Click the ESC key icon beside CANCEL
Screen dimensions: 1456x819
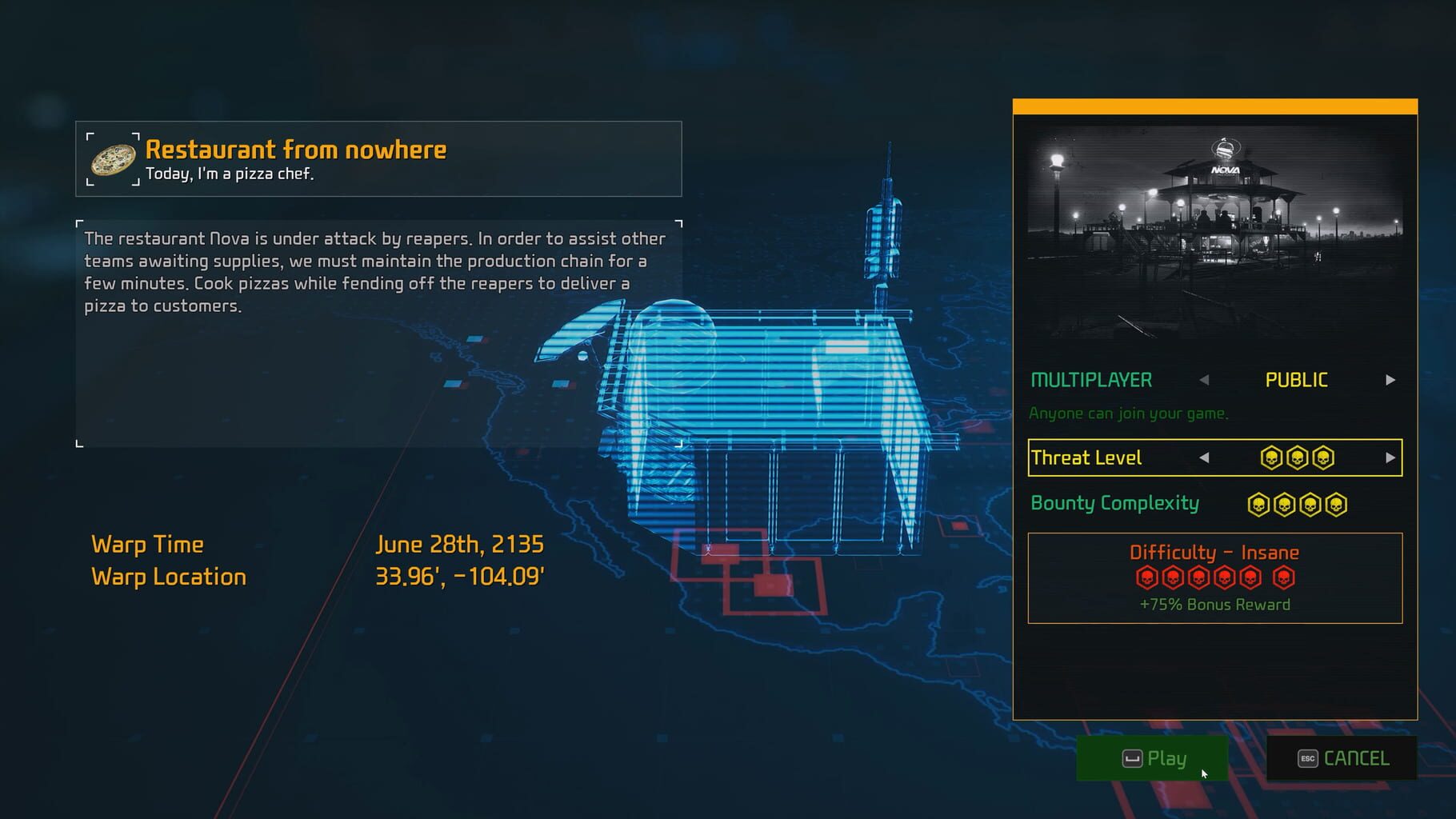pos(1307,757)
